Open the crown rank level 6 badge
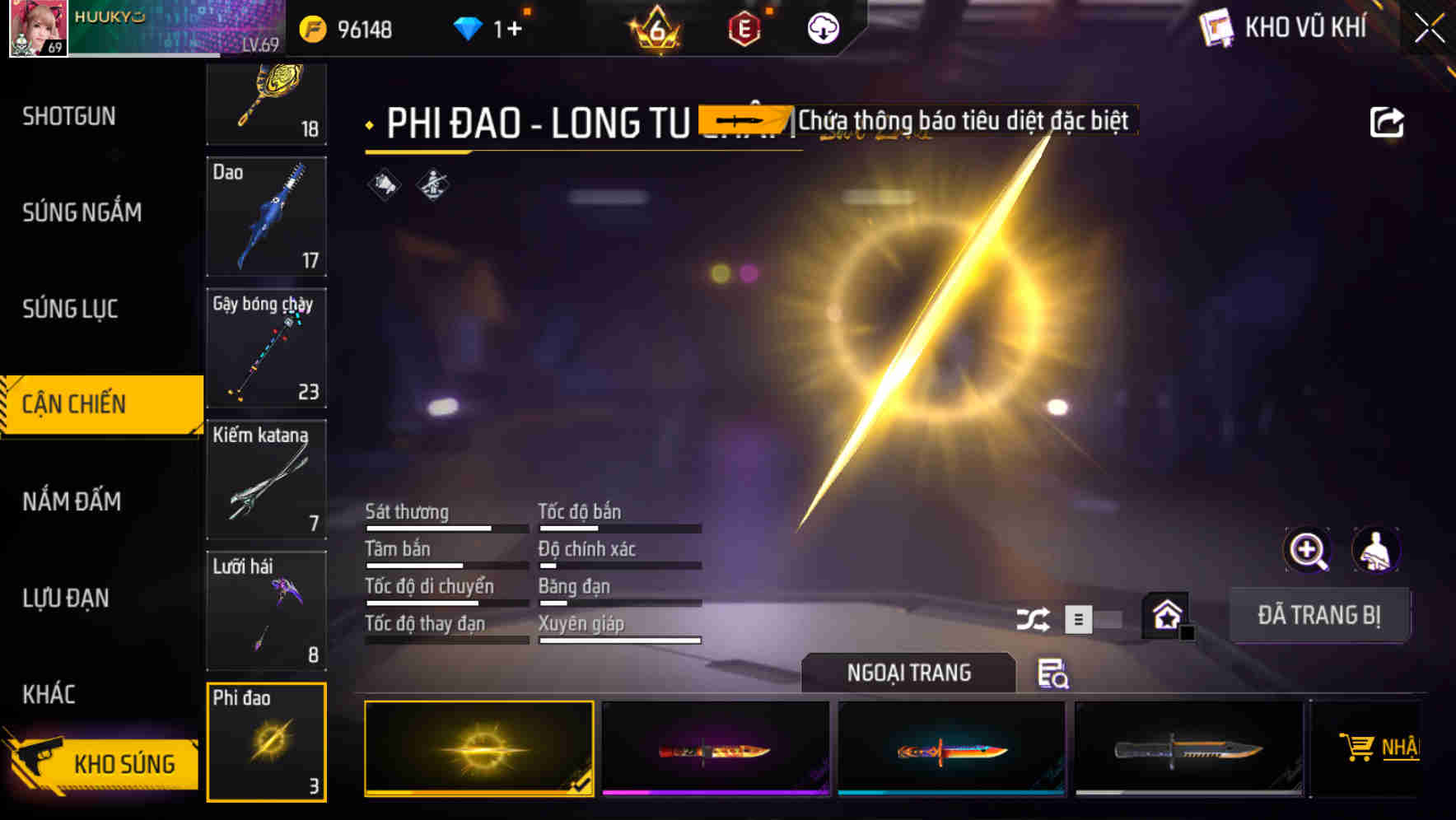Viewport: 1456px width, 820px height. (656, 29)
